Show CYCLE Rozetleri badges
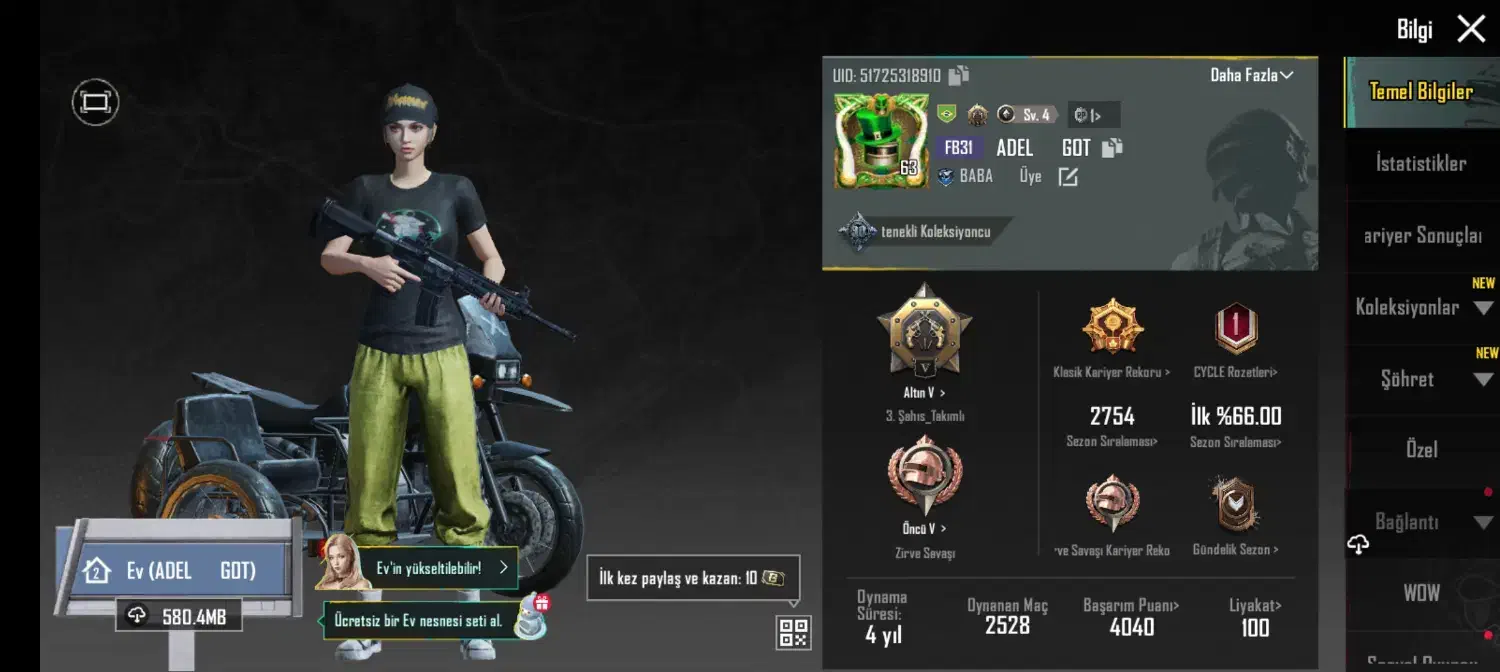The height and width of the screenshot is (672, 1500). pyautogui.click(x=1236, y=330)
